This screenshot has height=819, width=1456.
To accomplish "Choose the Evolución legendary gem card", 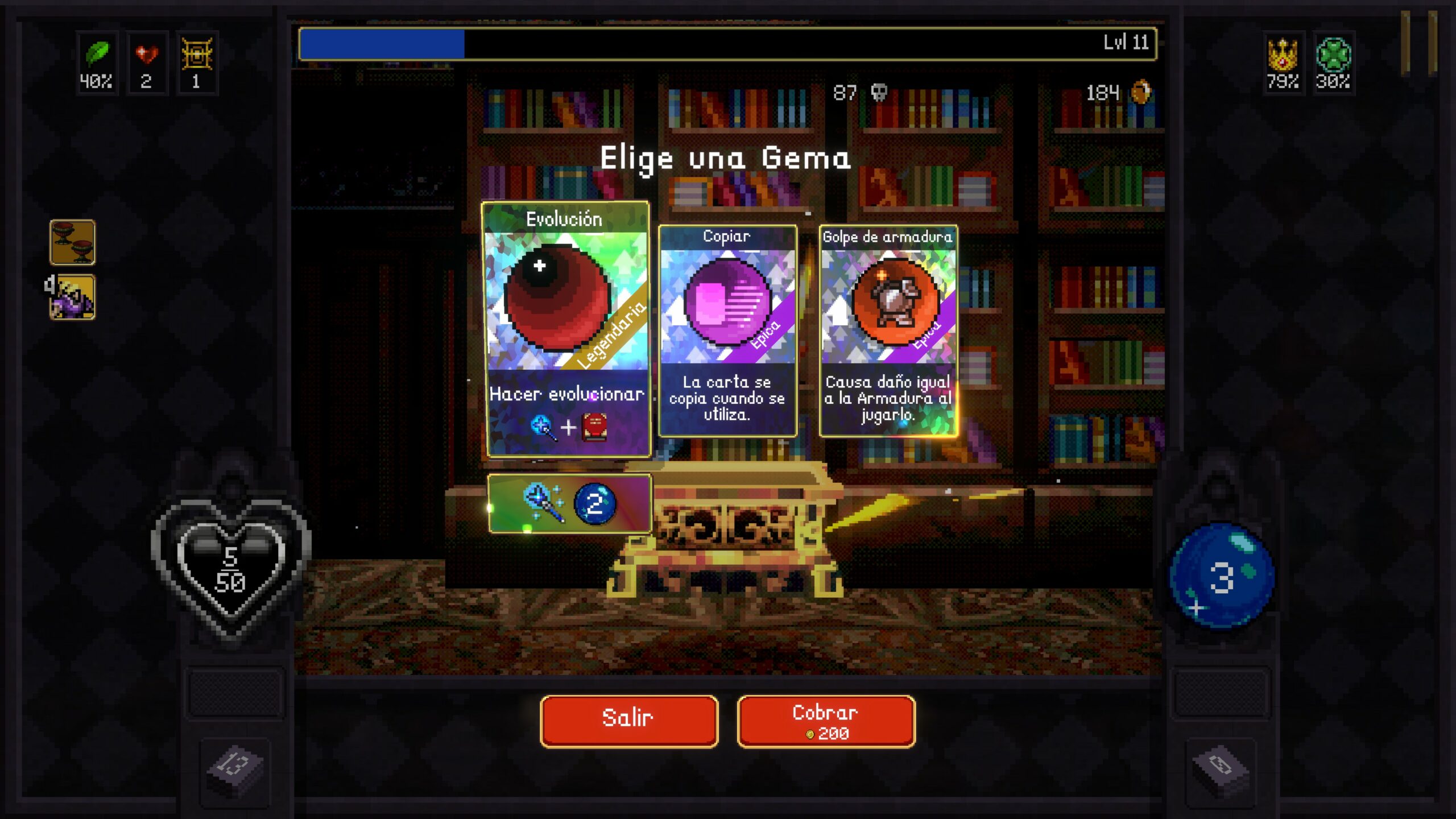I will coord(566,329).
